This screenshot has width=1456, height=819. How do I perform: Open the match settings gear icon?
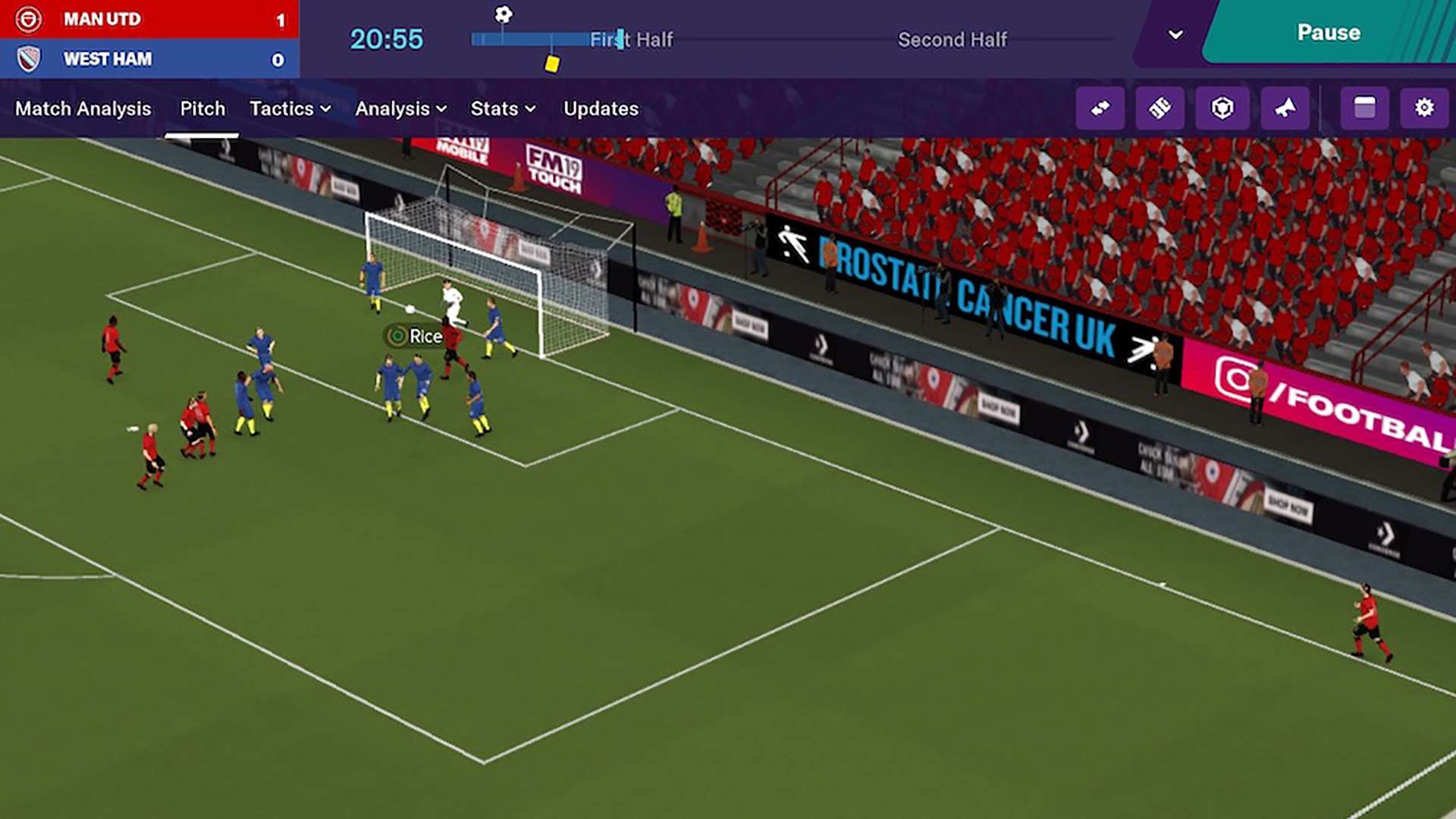[1423, 108]
